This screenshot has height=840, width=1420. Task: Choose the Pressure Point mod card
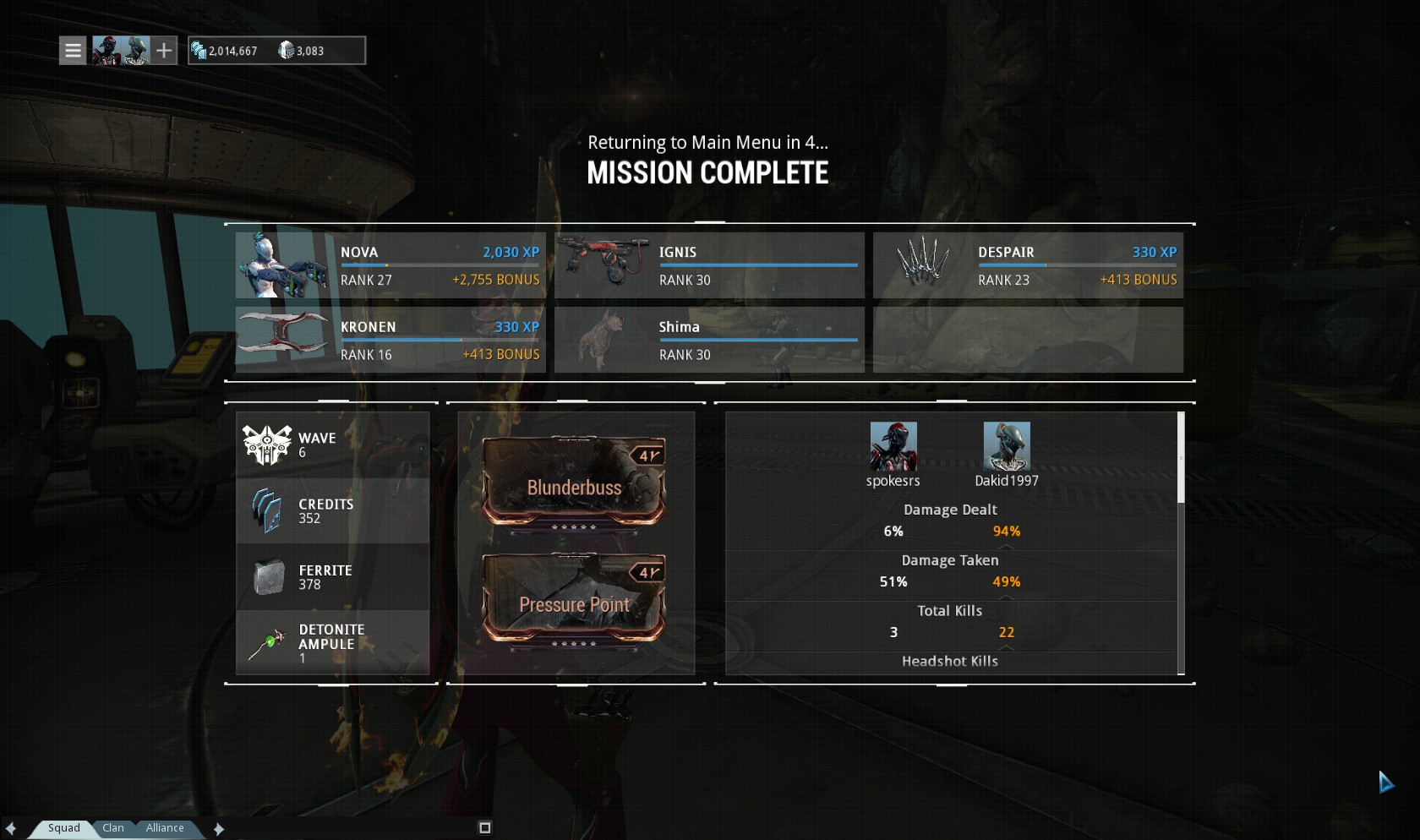574,600
